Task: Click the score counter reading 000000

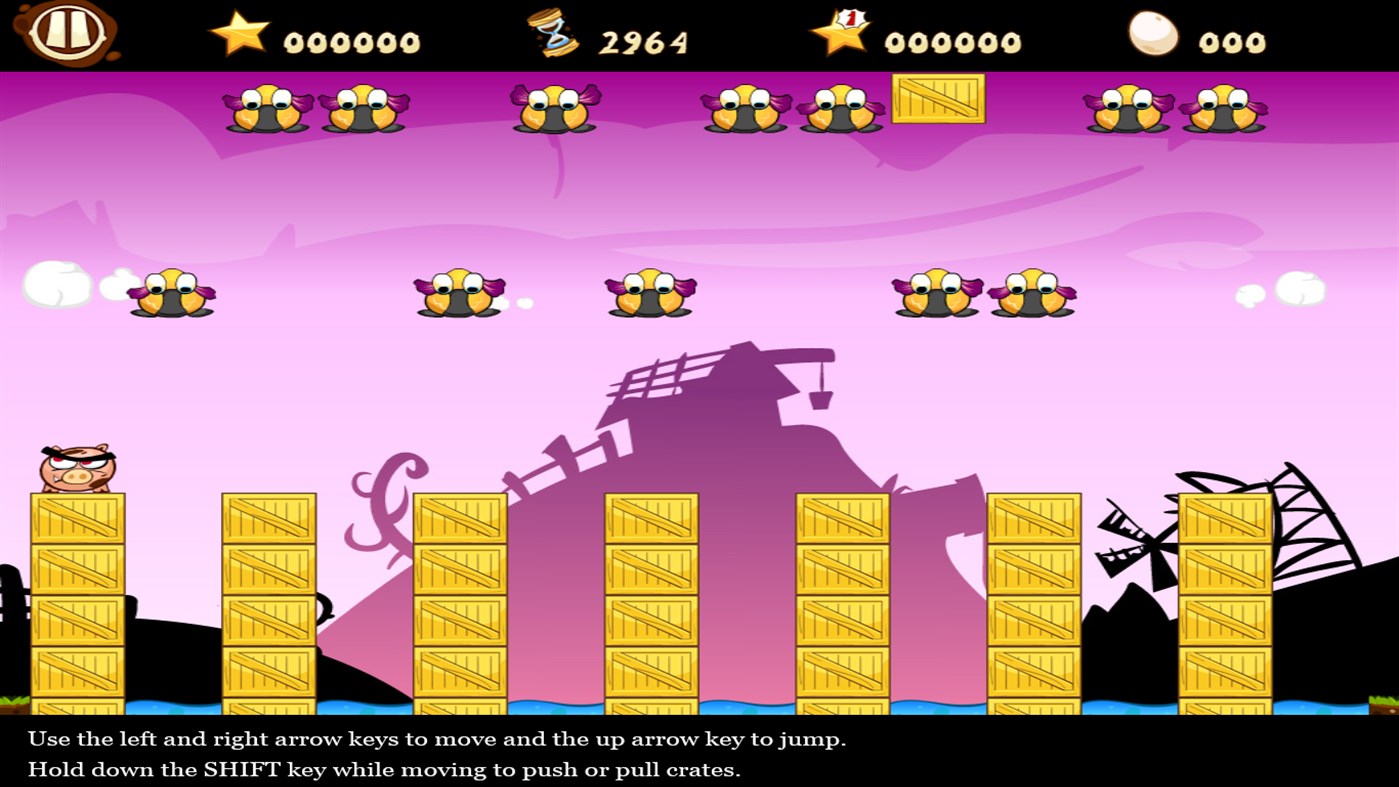Action: pos(352,40)
